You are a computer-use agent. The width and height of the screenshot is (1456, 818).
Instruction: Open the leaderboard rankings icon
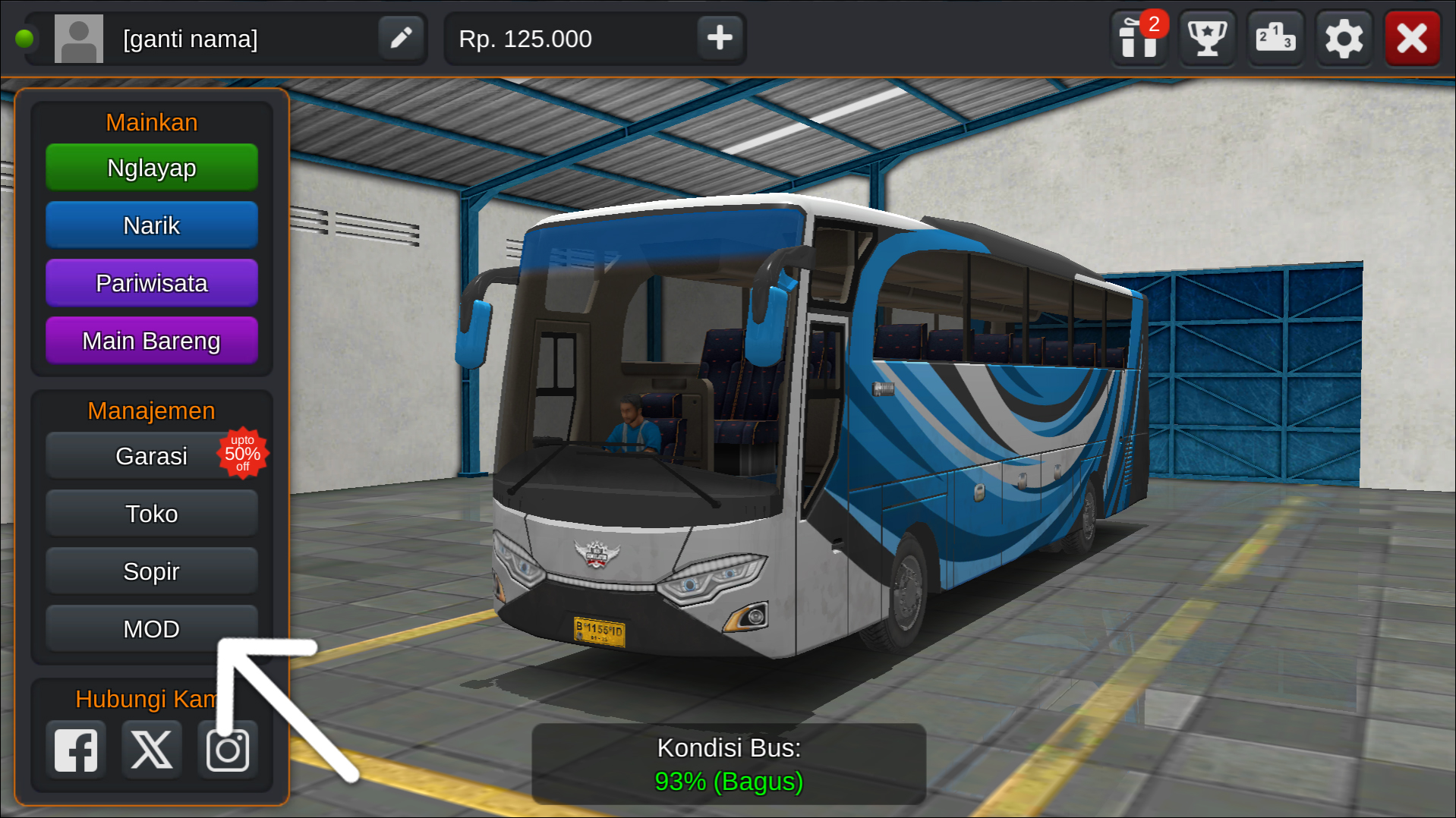pos(1275,38)
